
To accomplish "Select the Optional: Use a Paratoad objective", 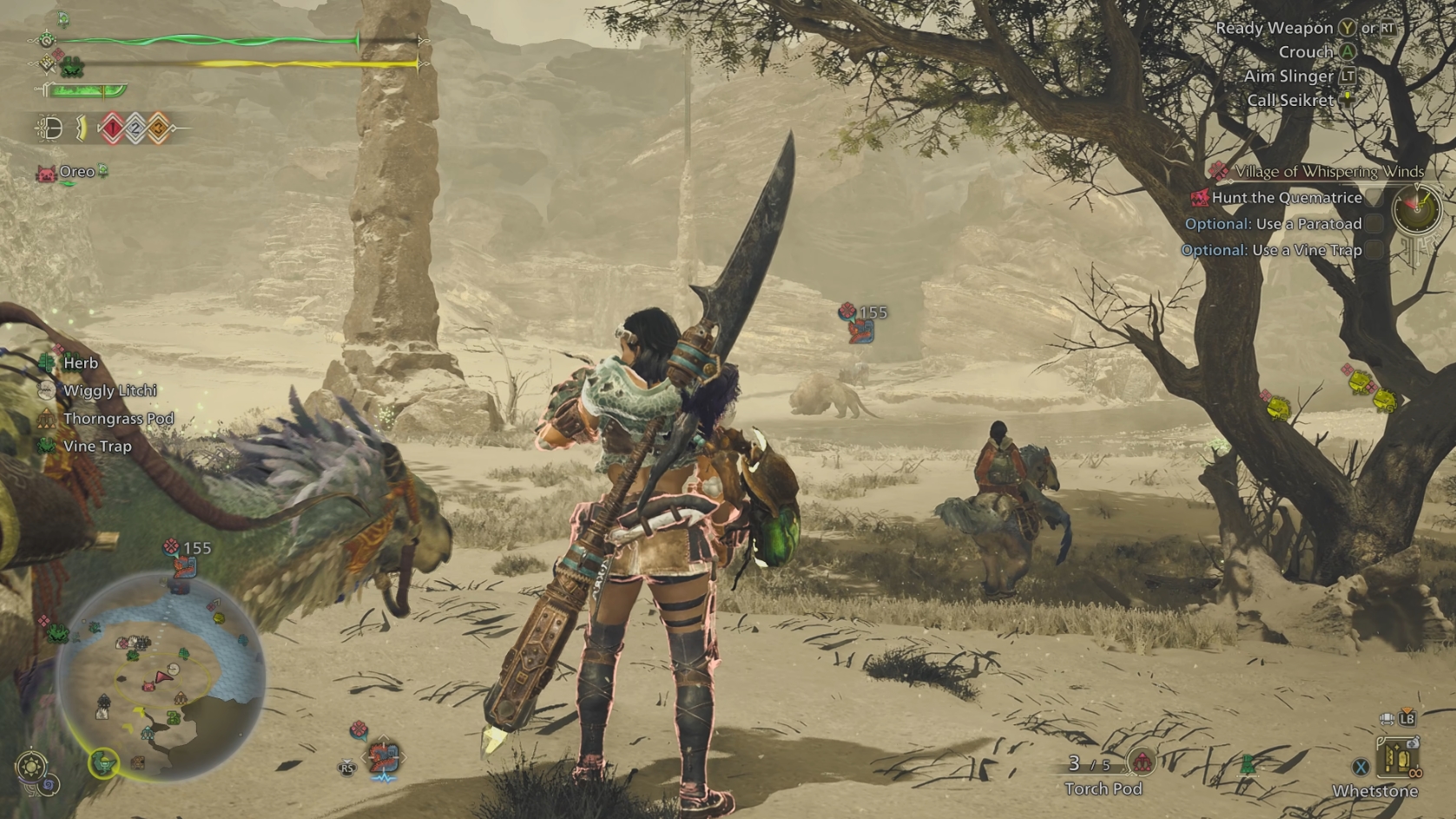I will 1273,223.
